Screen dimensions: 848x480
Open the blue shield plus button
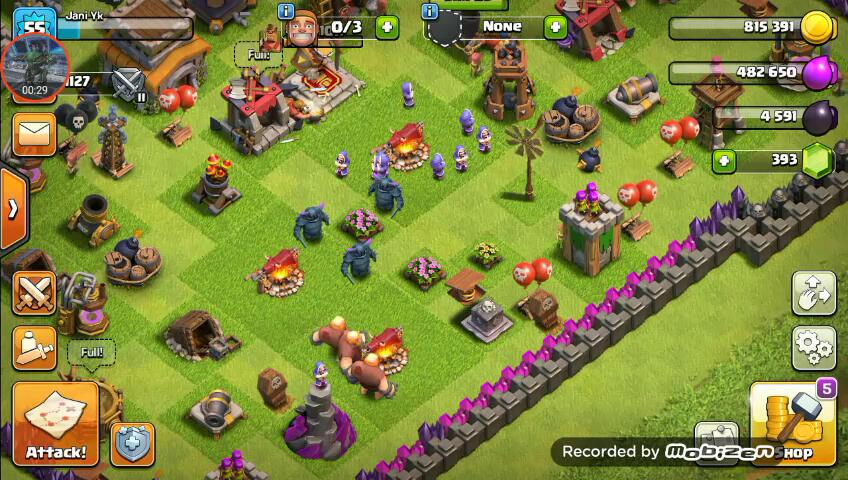(131, 443)
